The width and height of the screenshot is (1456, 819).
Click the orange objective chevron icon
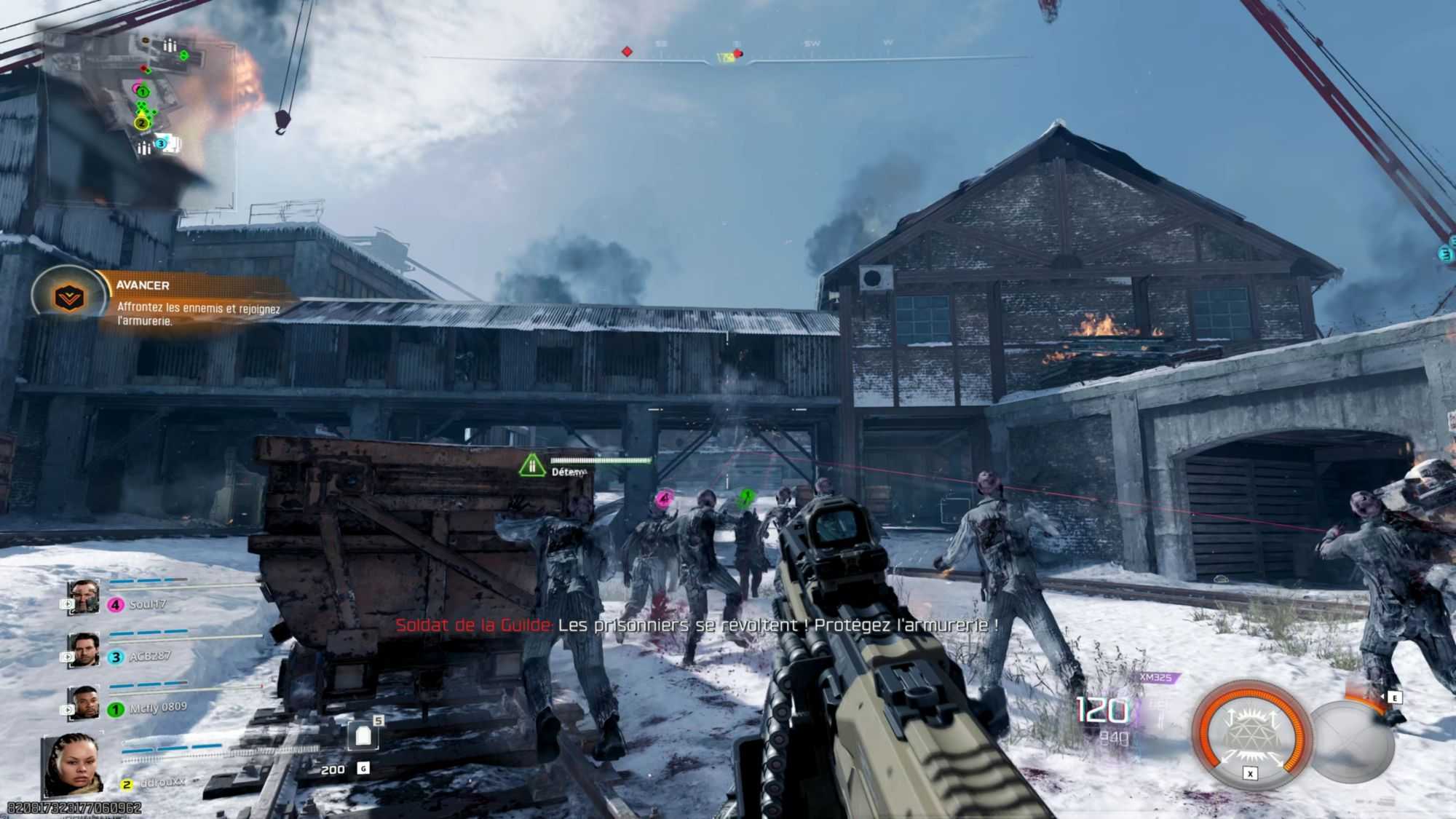tap(70, 296)
